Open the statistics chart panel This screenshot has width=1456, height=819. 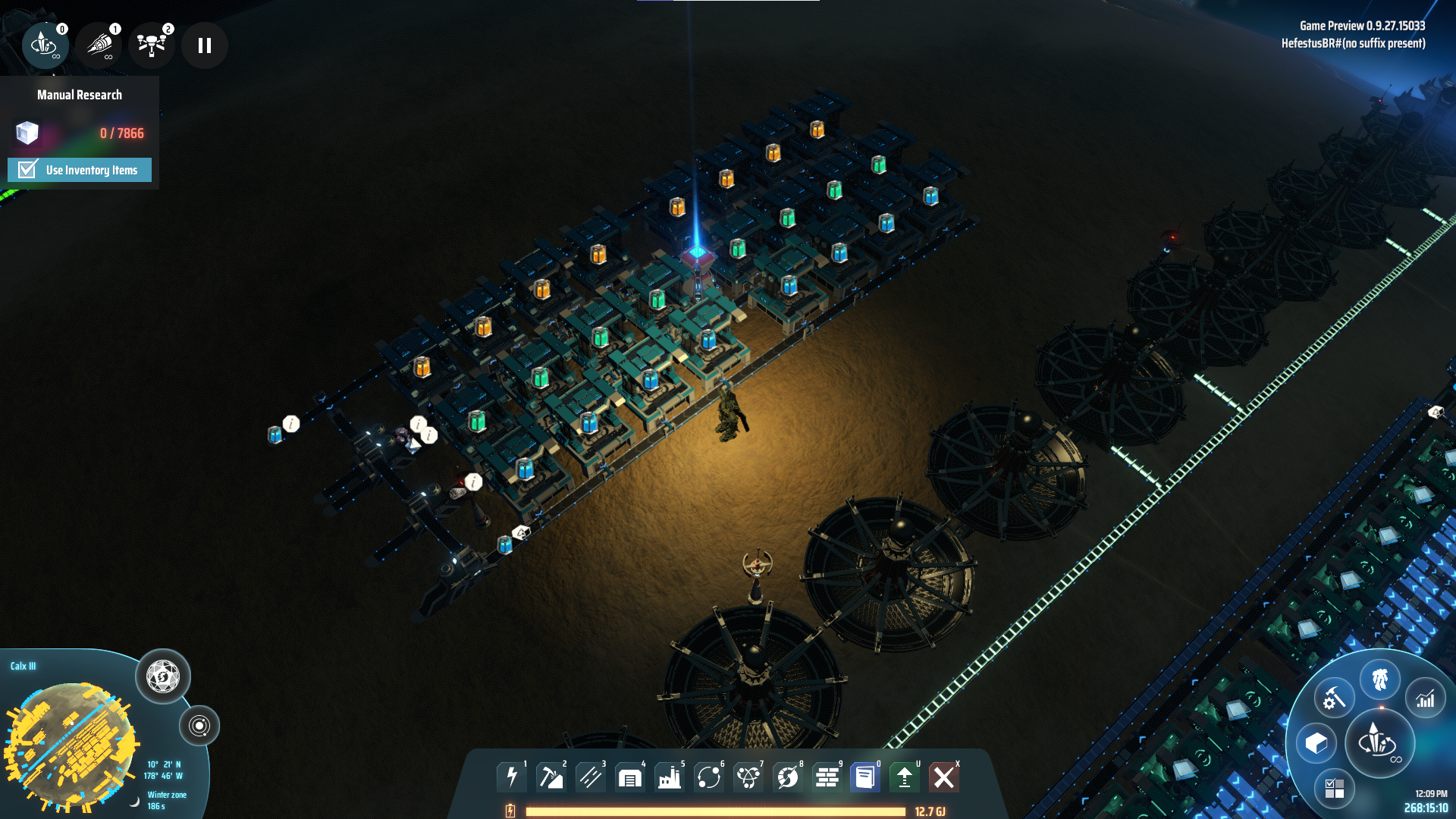tap(1426, 698)
